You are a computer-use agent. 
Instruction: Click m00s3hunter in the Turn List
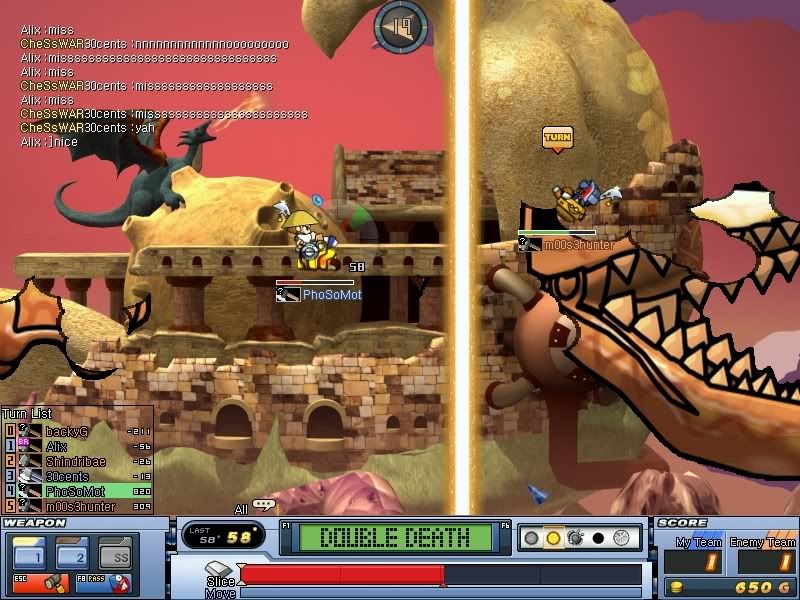tap(78, 506)
